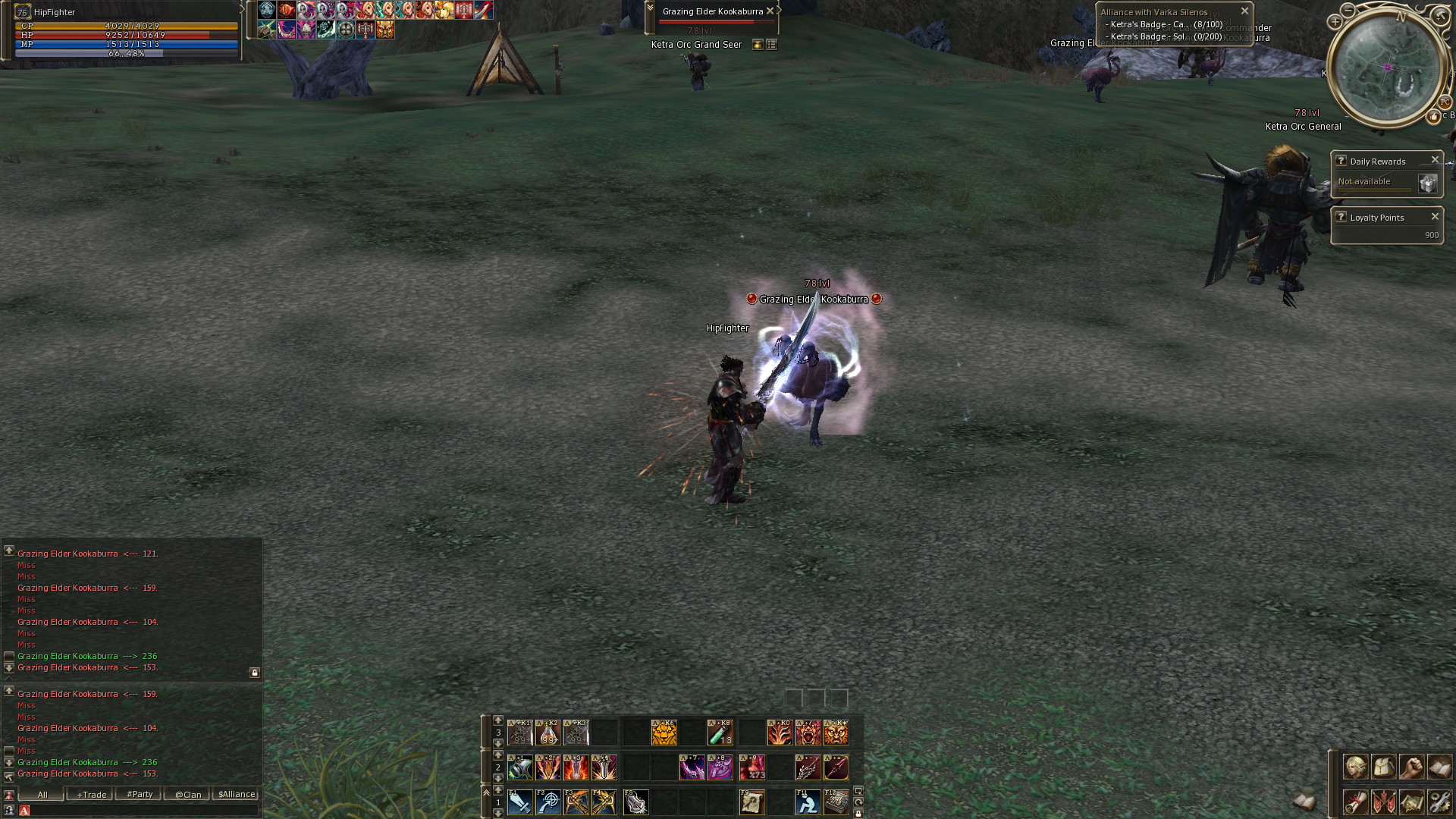Screen dimensions: 1456x819
Task: Close the Alliance with Varka Silenos tracker
Action: tap(1244, 11)
